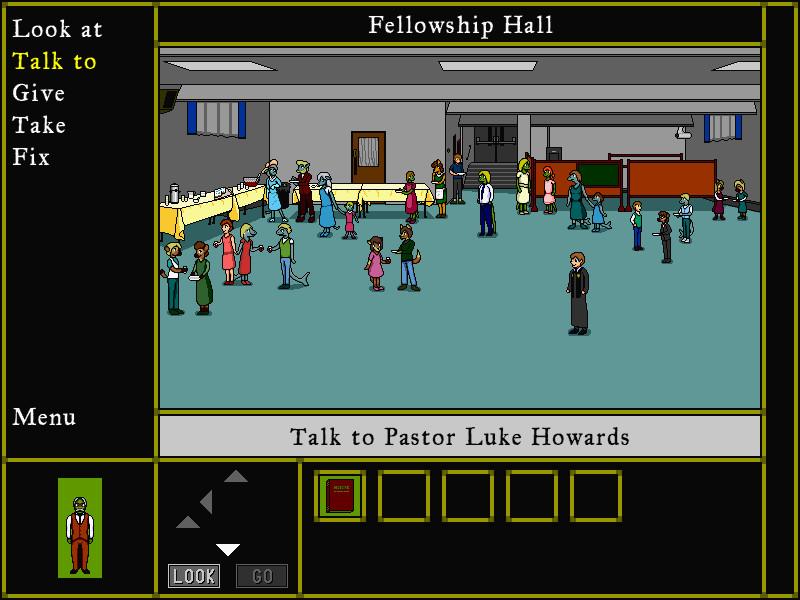Click the character portrait in orange vest
Viewport: 800px width, 600px height.
pos(80,527)
